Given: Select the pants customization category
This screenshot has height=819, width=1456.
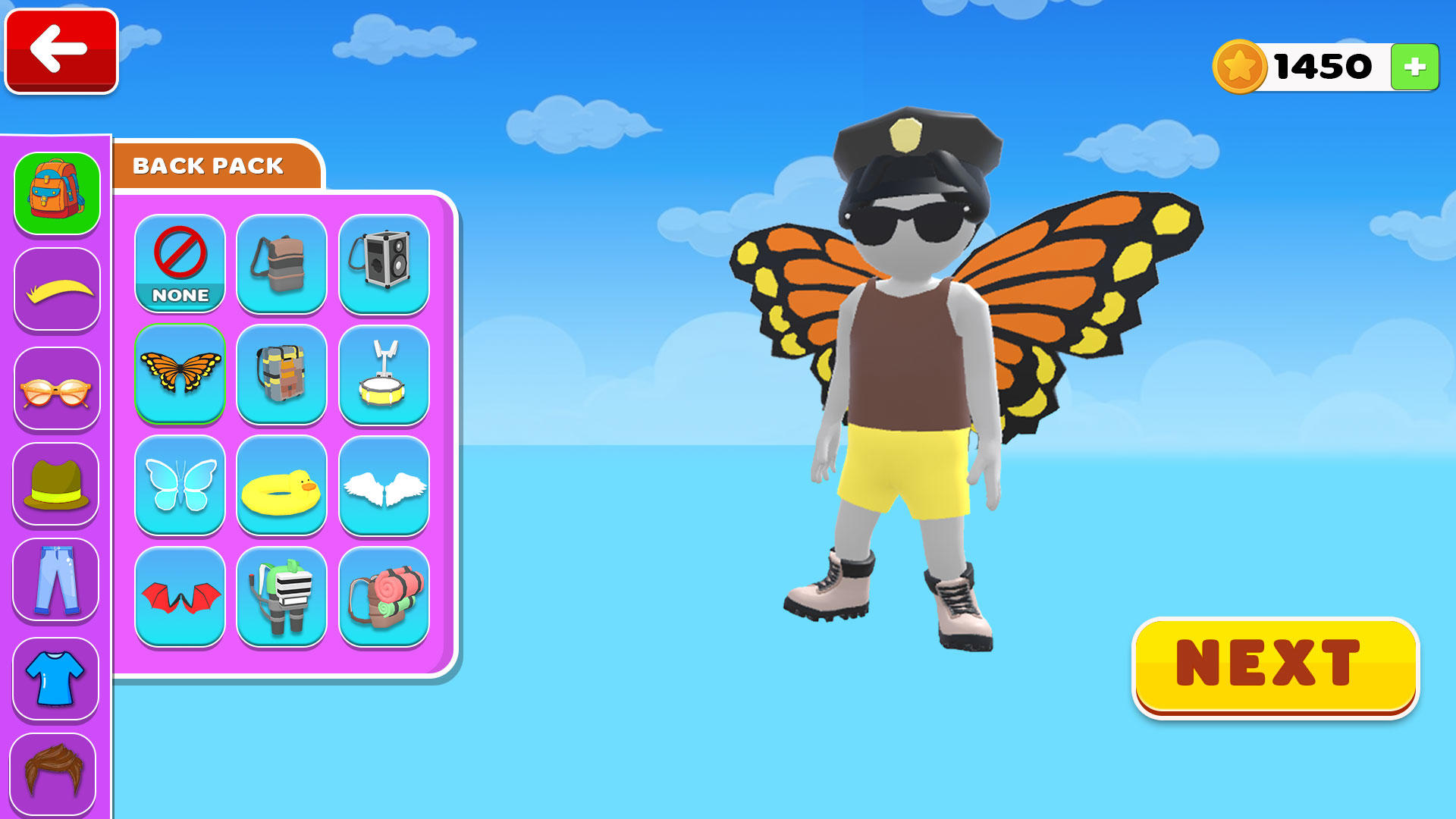Looking at the screenshot, I should [57, 580].
